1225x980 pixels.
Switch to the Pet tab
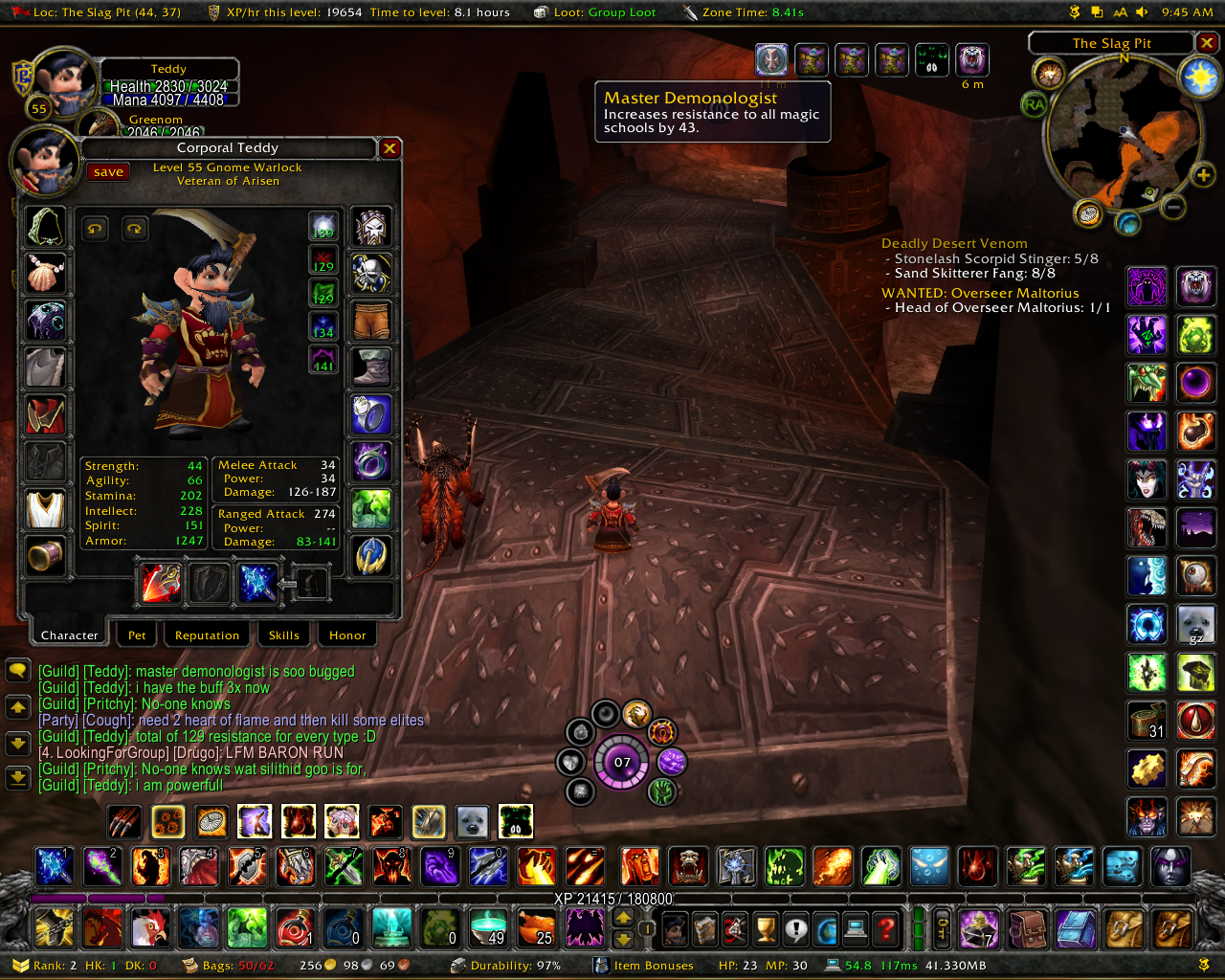(137, 635)
